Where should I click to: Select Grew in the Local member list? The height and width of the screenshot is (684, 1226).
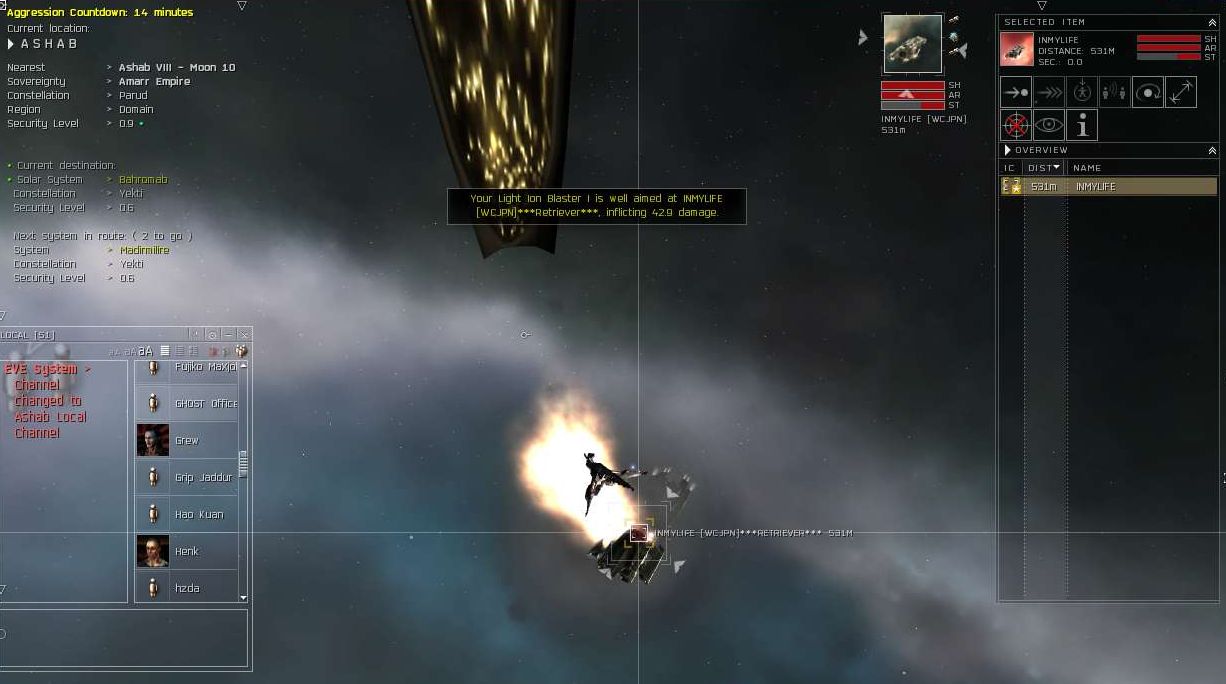187,440
